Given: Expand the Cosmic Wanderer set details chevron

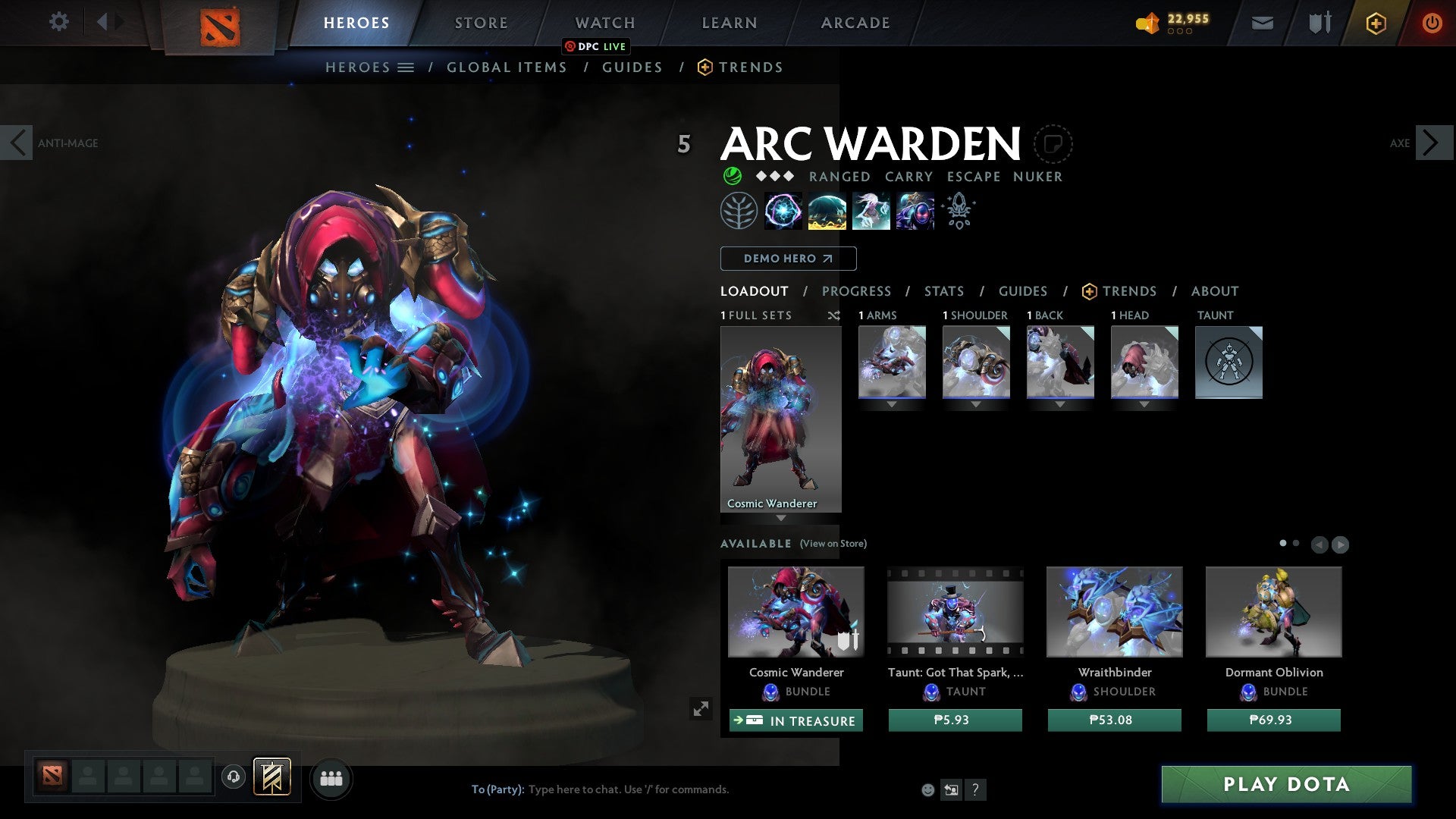Looking at the screenshot, I should click(x=781, y=519).
